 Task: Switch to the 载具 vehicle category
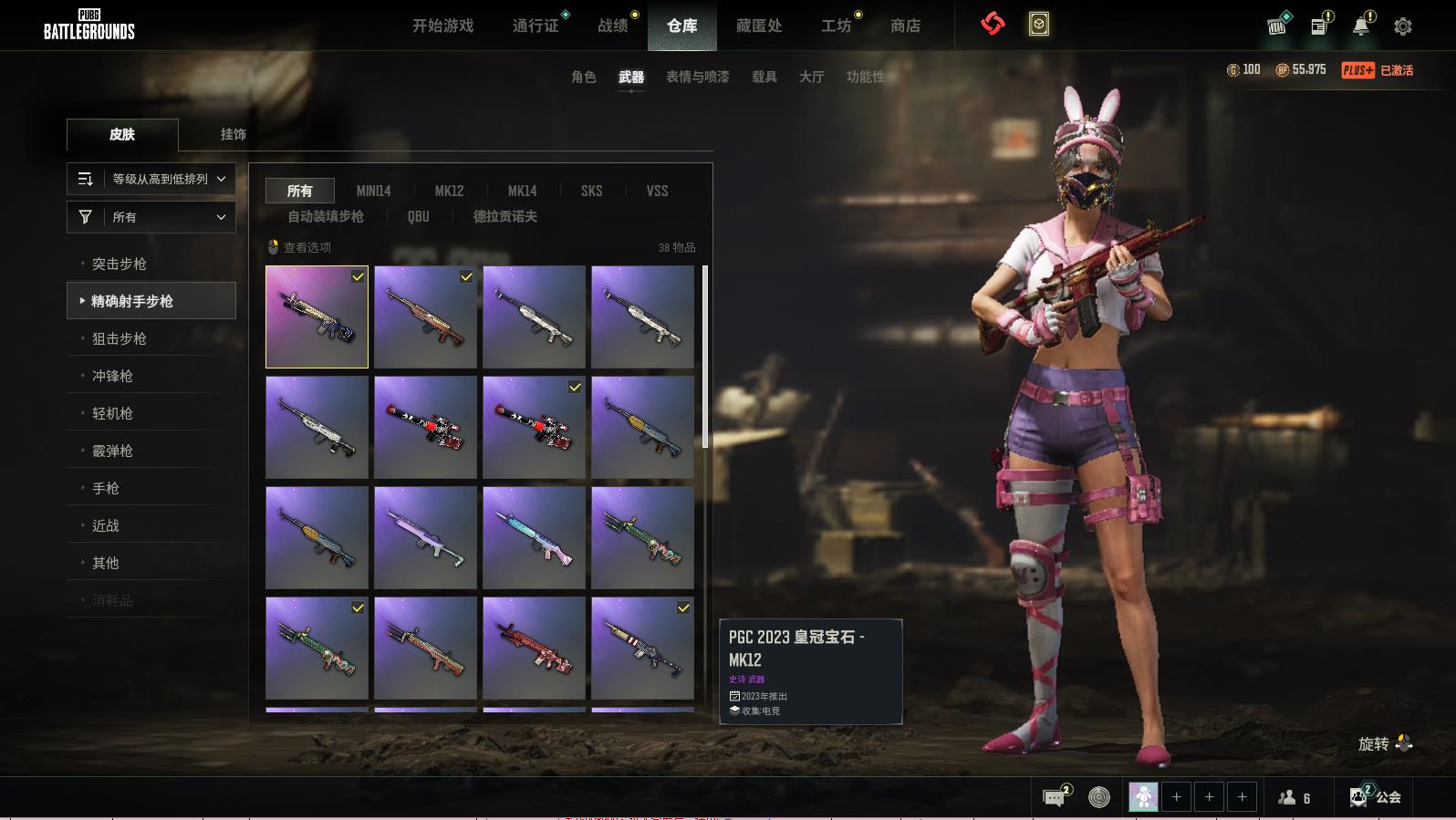click(x=764, y=77)
